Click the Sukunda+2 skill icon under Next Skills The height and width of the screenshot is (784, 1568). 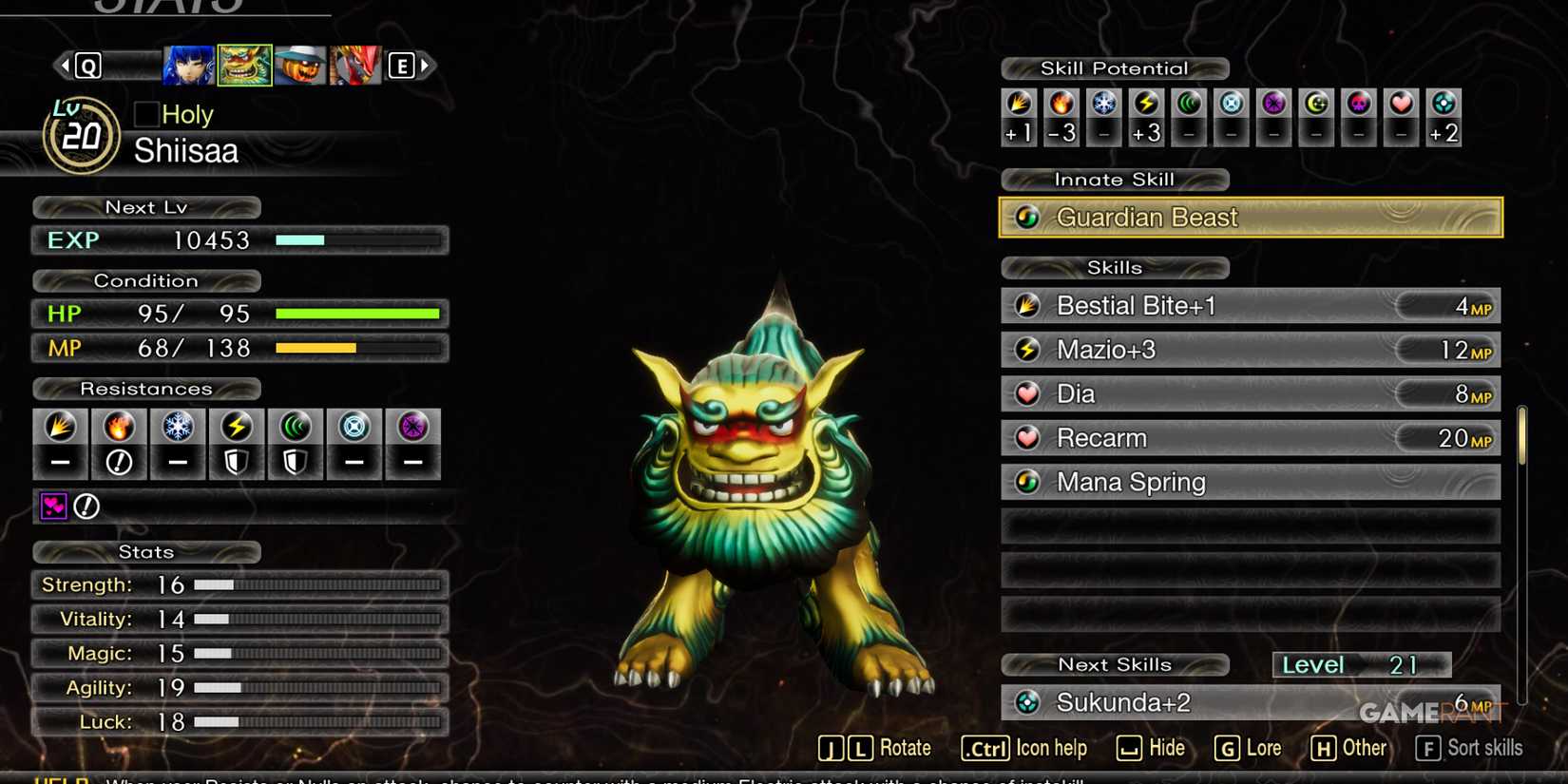(x=1029, y=702)
